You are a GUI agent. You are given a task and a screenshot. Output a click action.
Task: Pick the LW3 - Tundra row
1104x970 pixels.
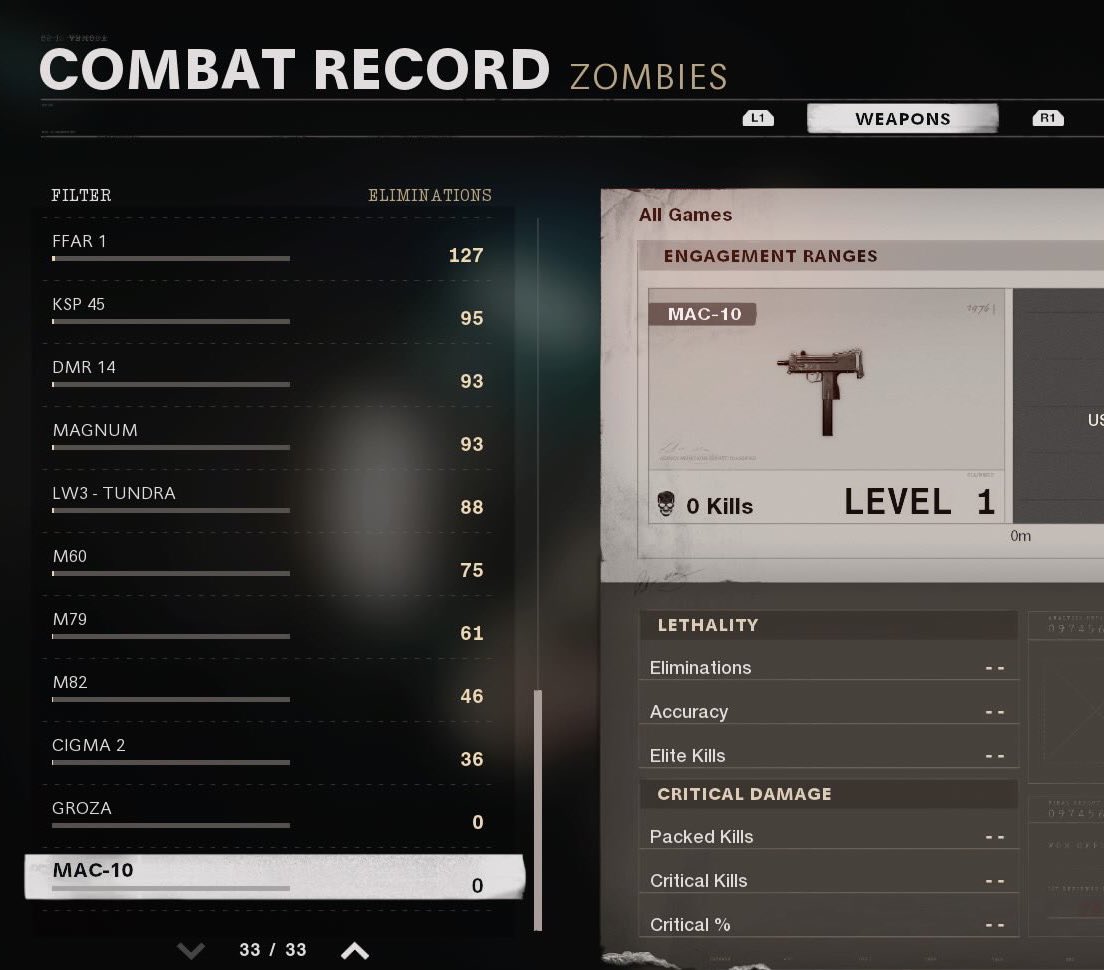(x=270, y=501)
